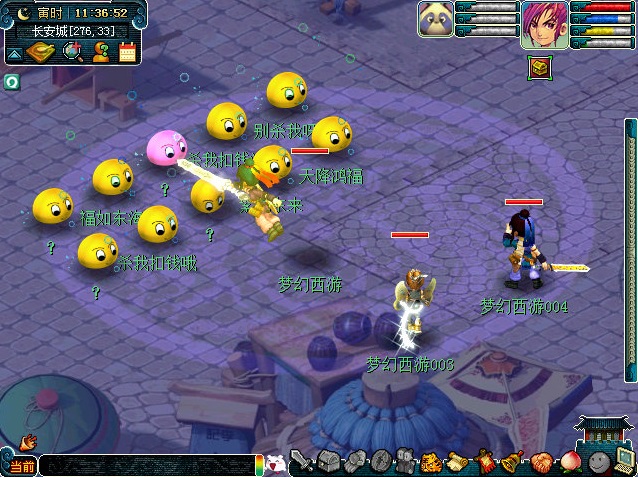Select the current chat channel button
The image size is (638, 477).
click(x=20, y=466)
